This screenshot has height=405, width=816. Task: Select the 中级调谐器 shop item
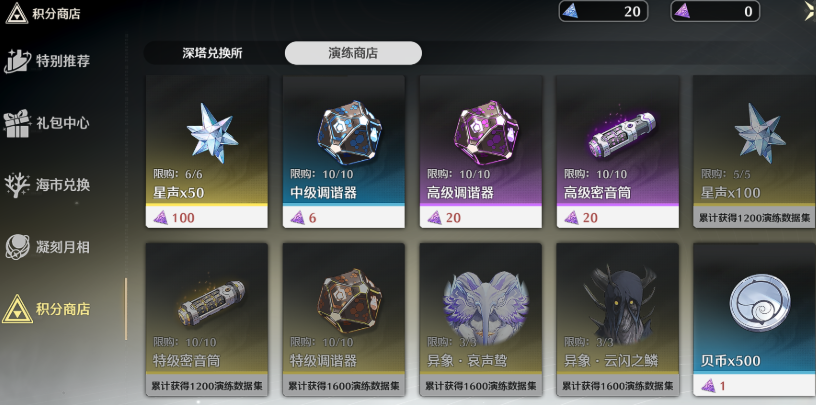[x=343, y=150]
